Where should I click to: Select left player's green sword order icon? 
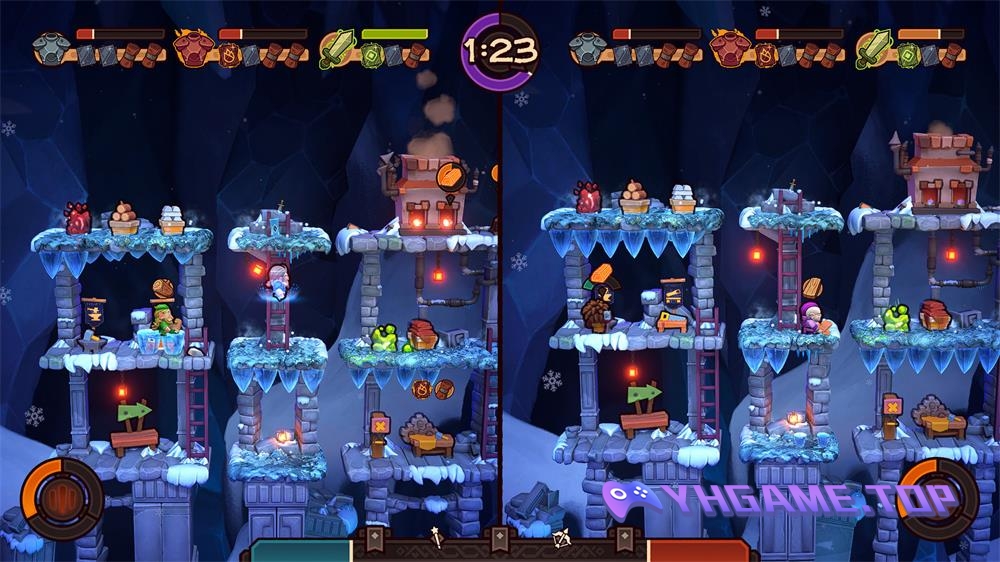[x=337, y=48]
